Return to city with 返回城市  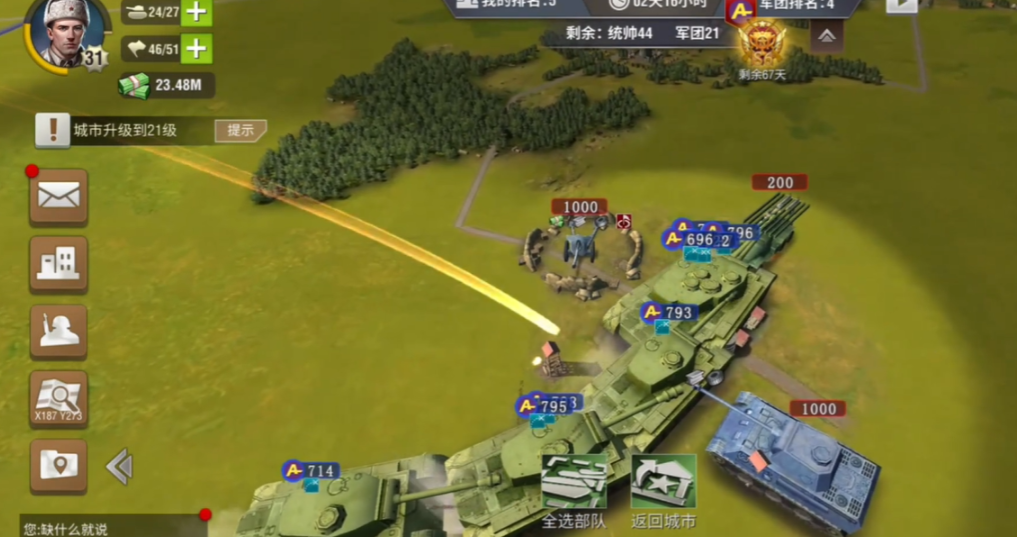[663, 492]
